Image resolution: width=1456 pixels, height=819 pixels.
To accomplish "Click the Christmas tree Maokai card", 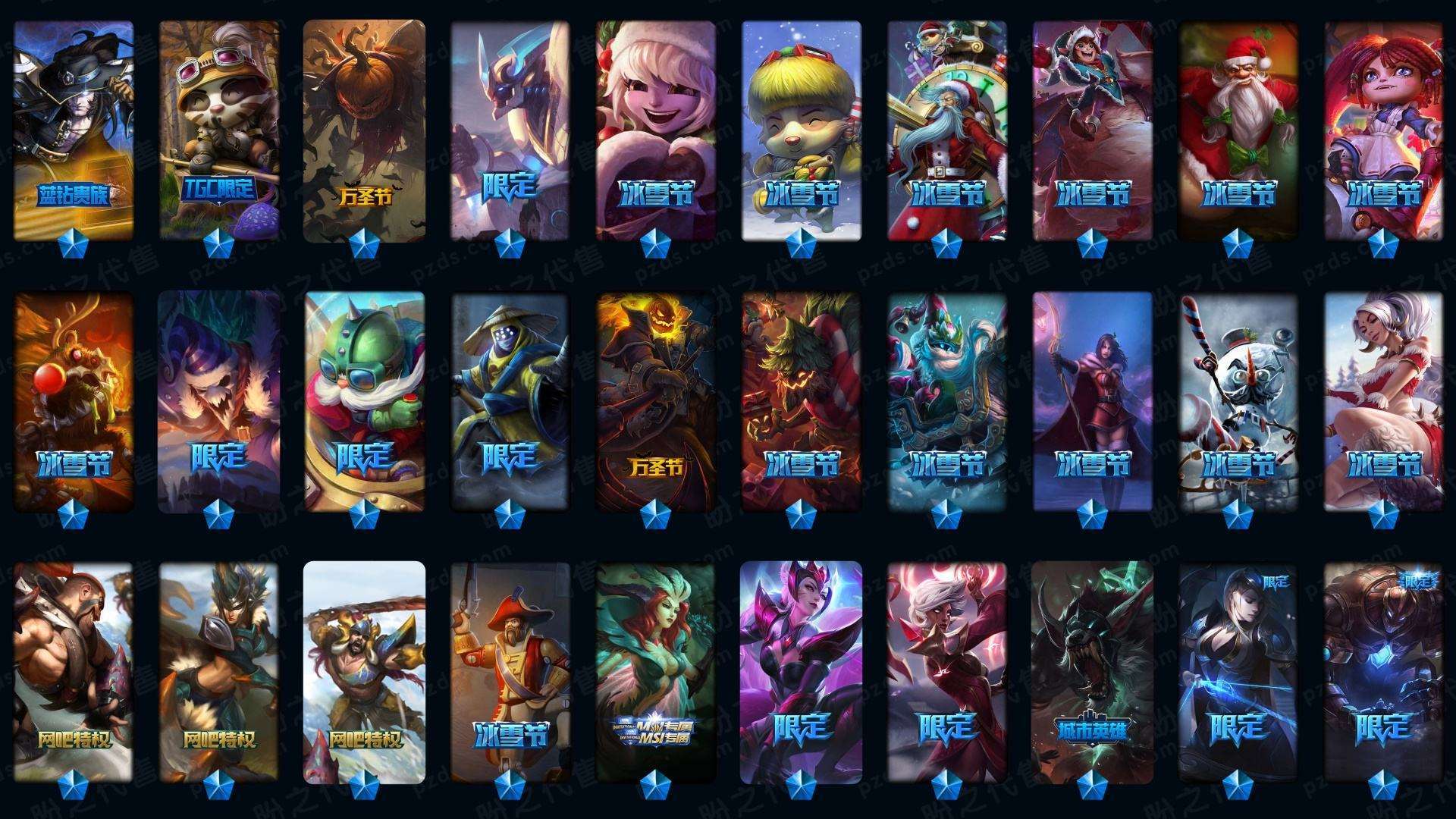I will (x=802, y=402).
